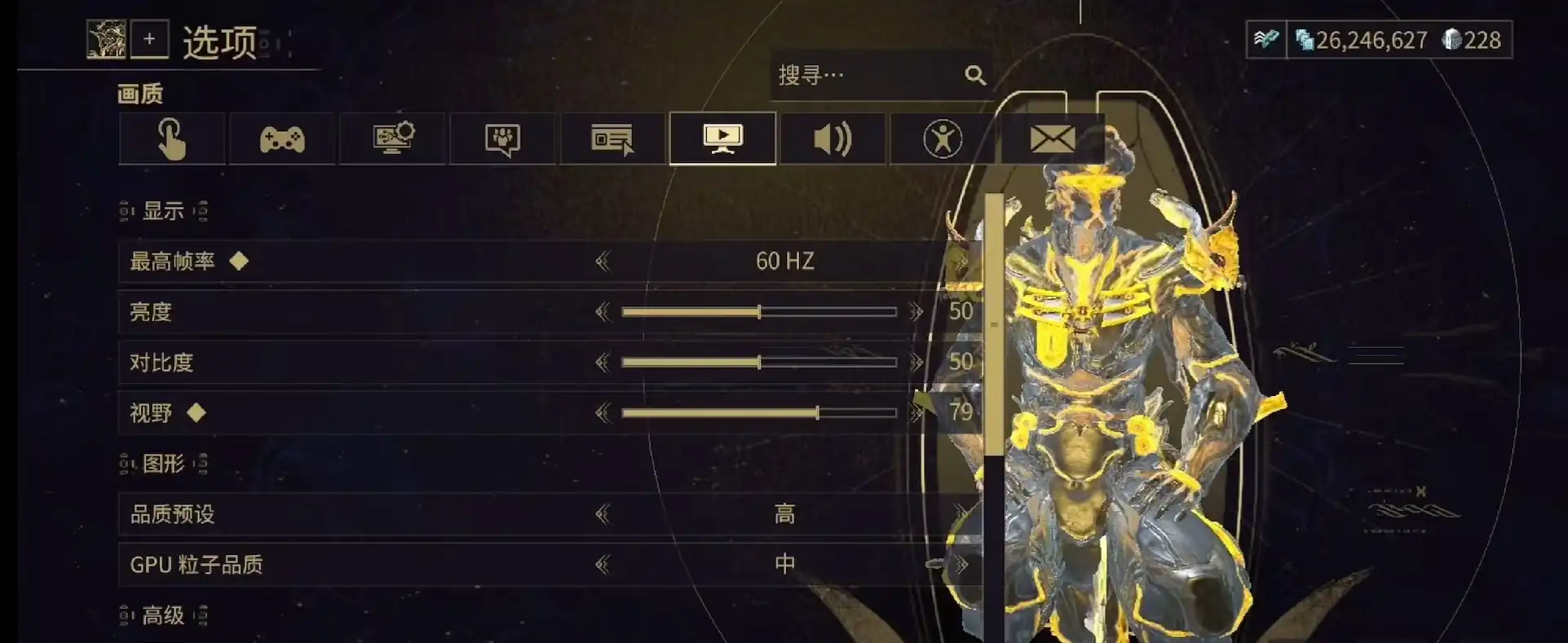Viewport: 1568px width, 643px height.
Task: Decrease 最高帧率 with the left arrow
Action: click(604, 260)
